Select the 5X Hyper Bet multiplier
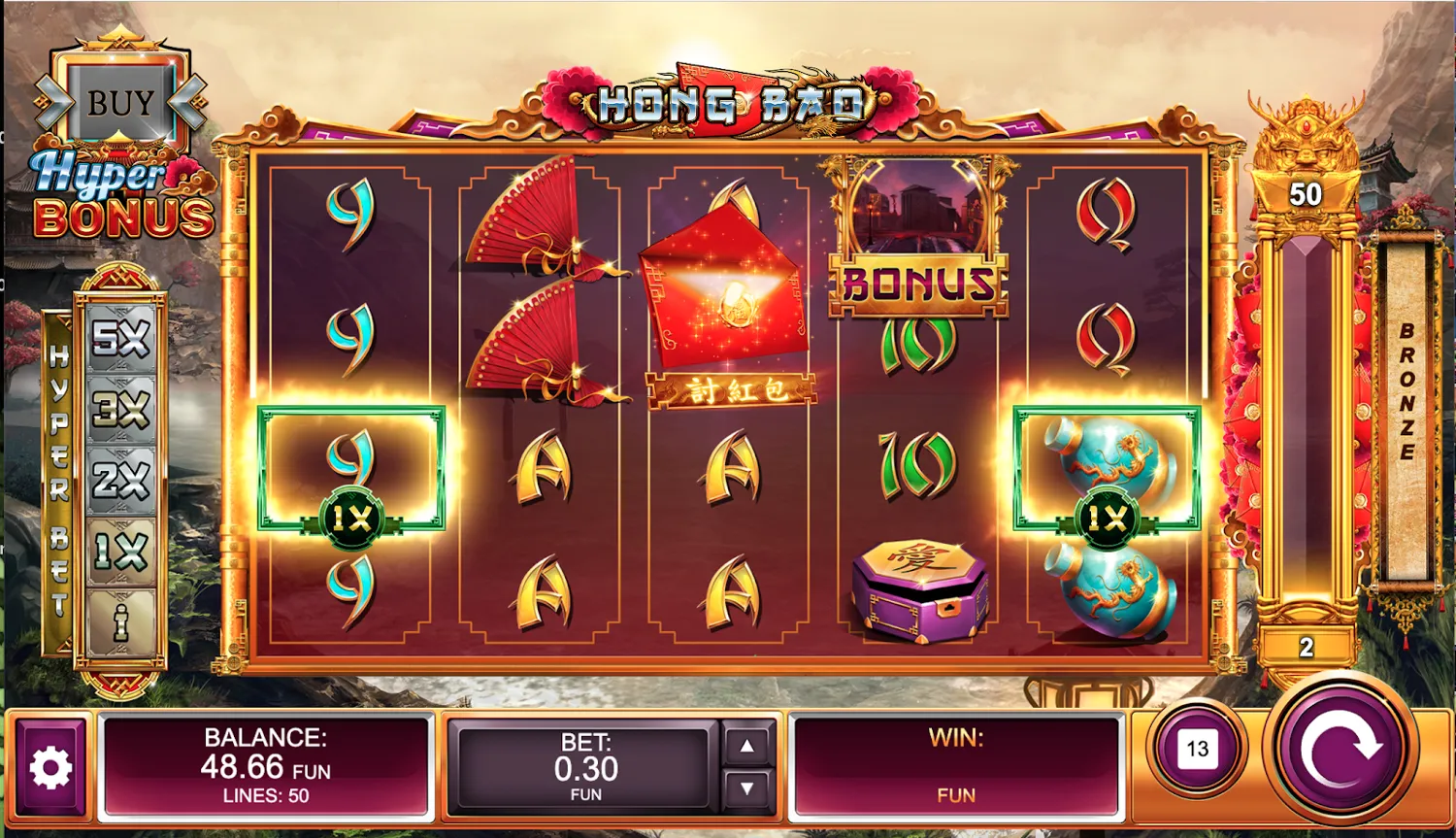 [x=118, y=341]
